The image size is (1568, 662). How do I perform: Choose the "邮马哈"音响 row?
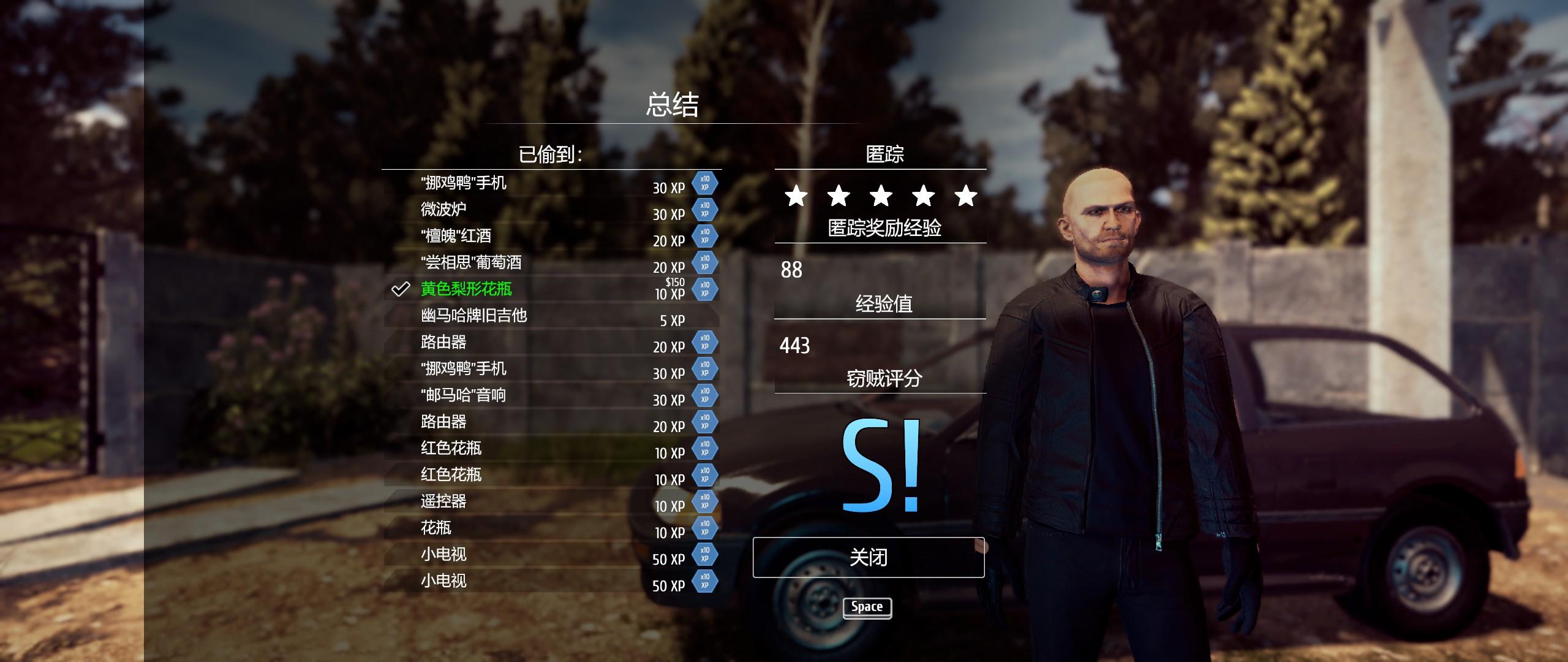click(551, 395)
